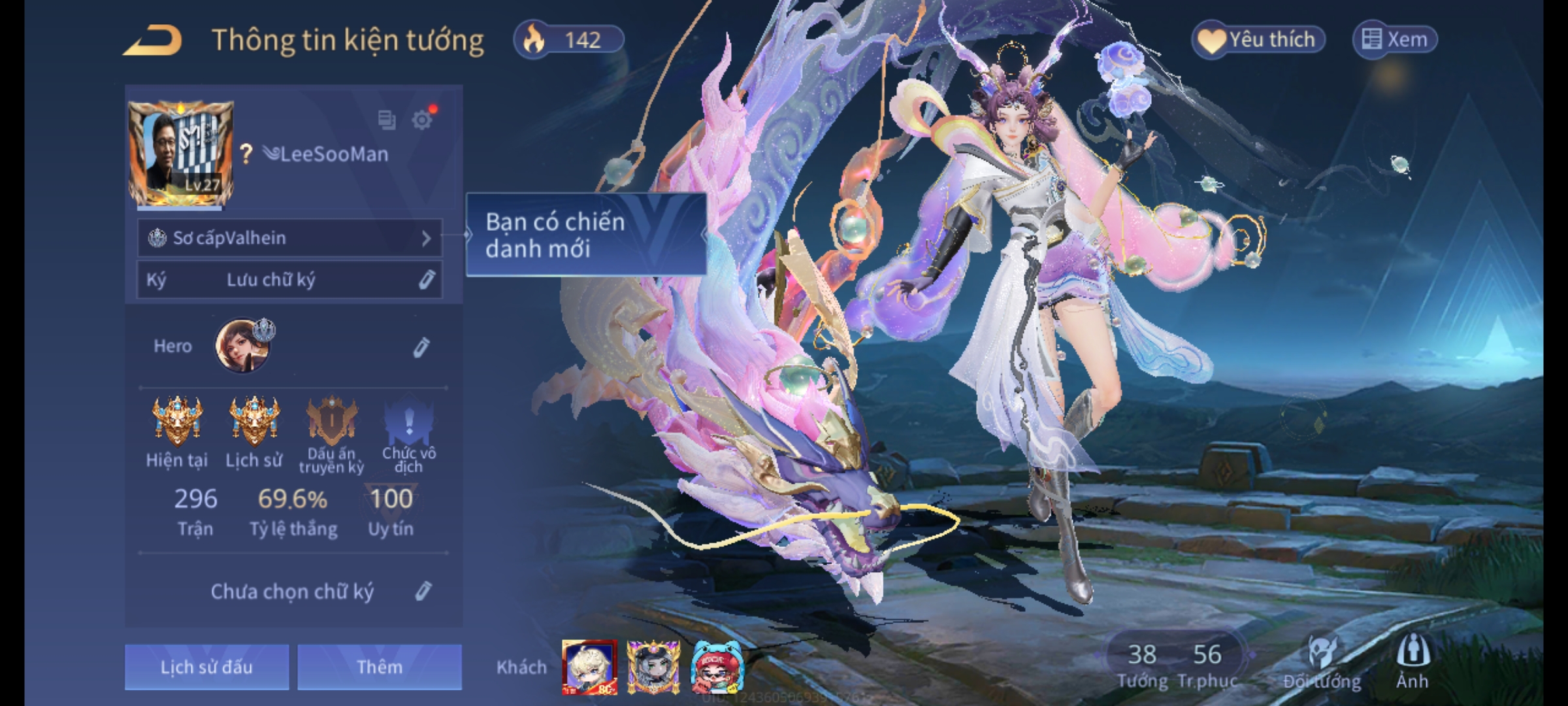
Task: Select the LeeSooMan profile avatar
Action: click(181, 153)
